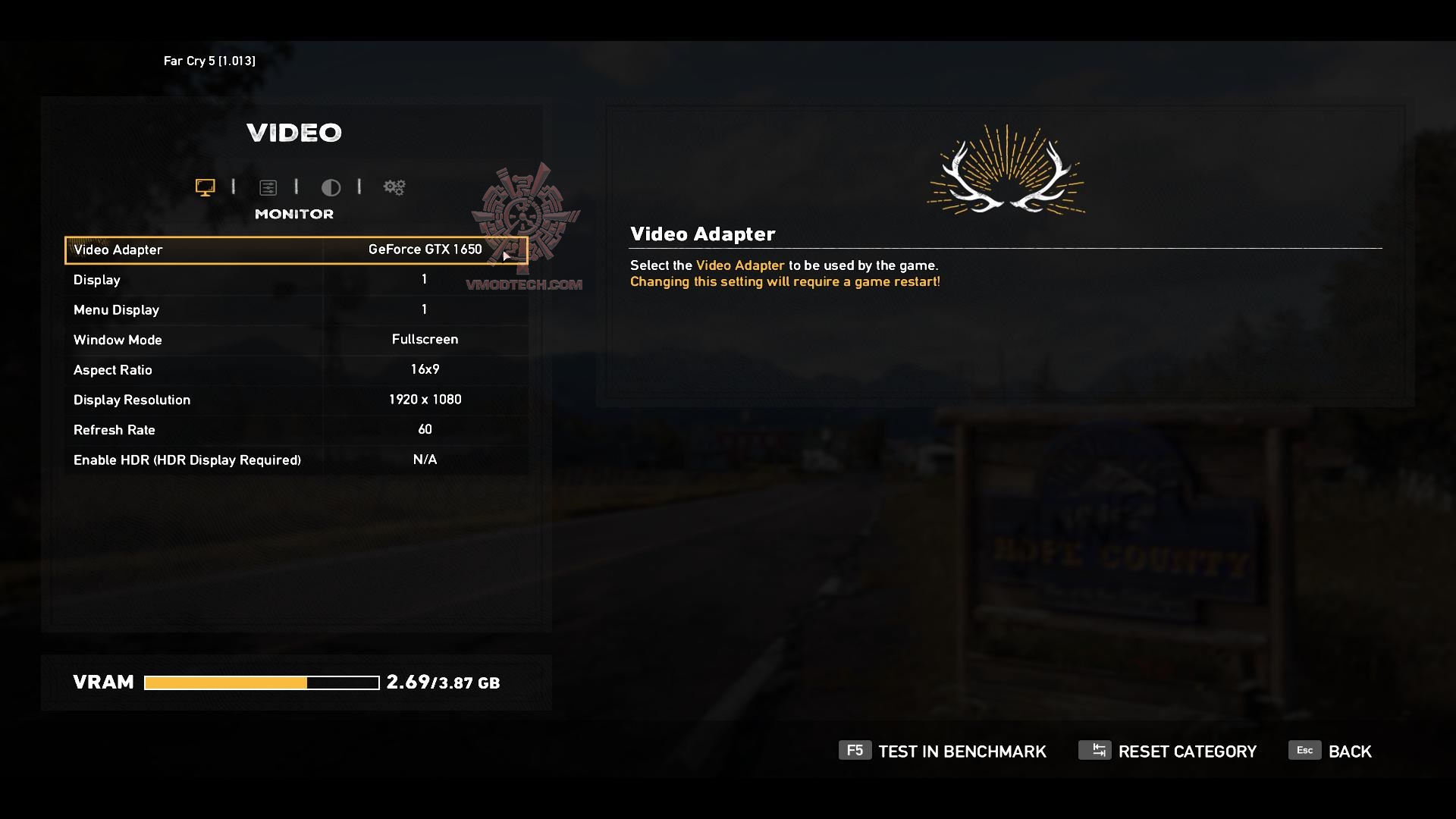1456x819 pixels.
Task: Select the Video Adapter setting row
Action: pos(296,250)
